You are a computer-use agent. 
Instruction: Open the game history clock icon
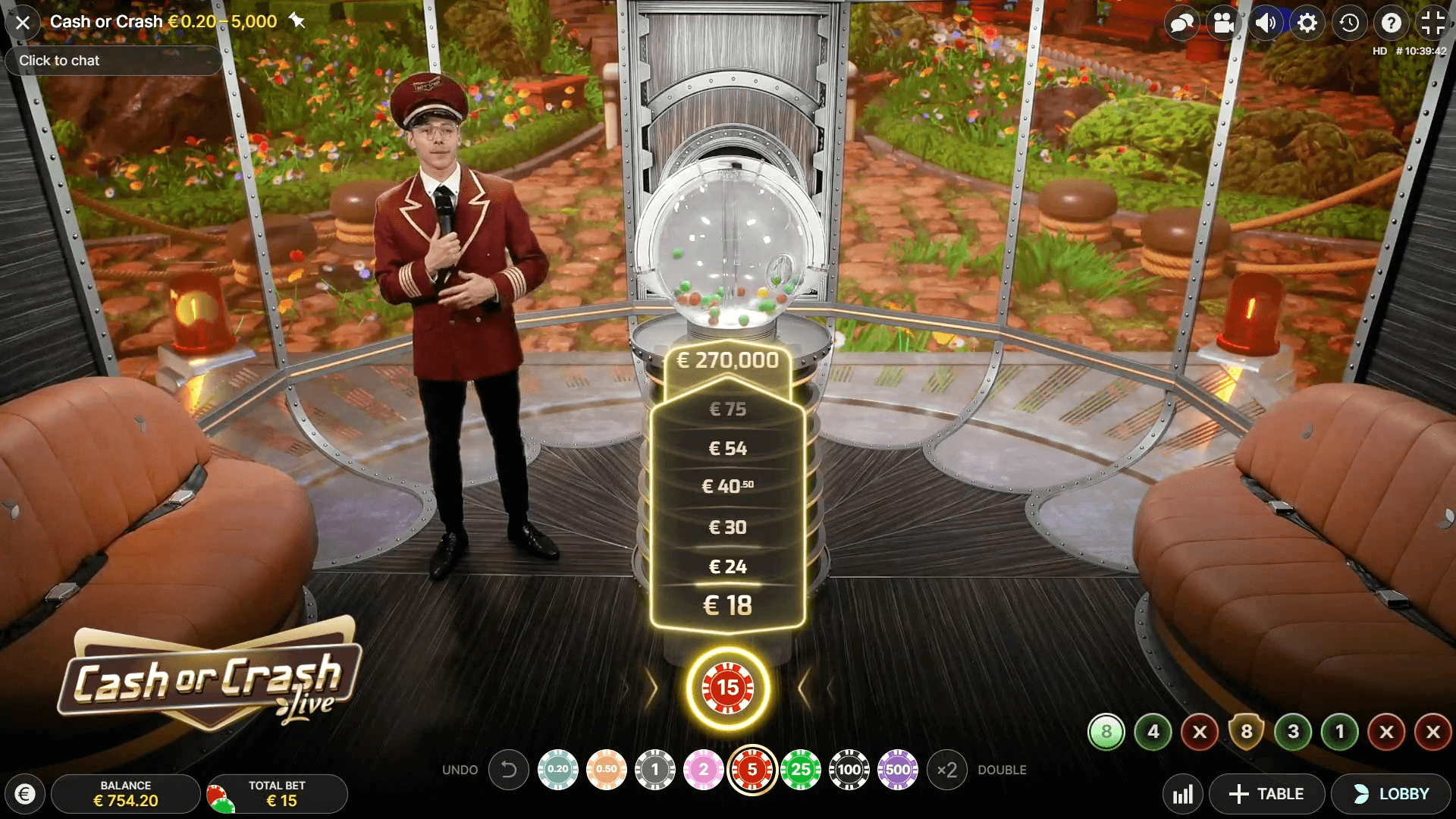1349,23
